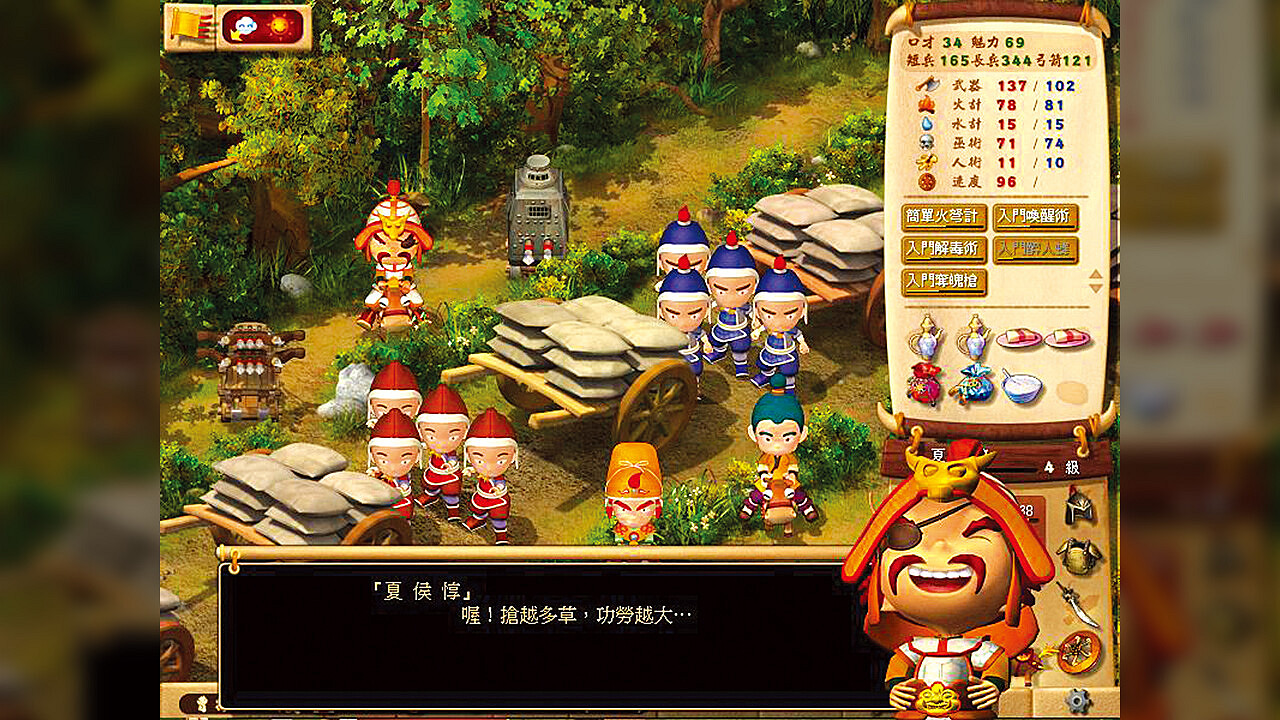The width and height of the screenshot is (1280, 720).
Task: Click the rice bowl item icon
Action: tap(1024, 387)
